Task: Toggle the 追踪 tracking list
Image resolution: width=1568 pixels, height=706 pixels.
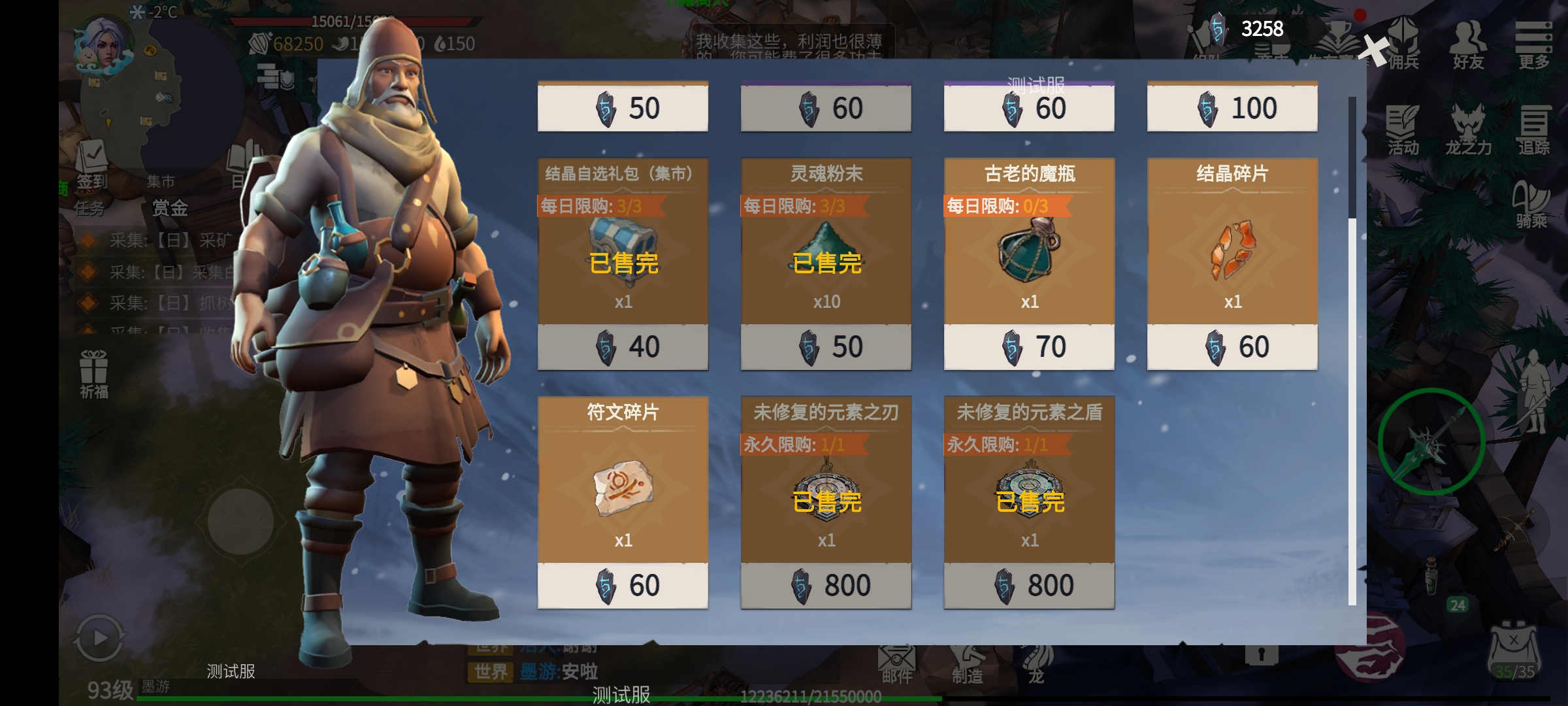Action: pyautogui.click(x=1533, y=131)
